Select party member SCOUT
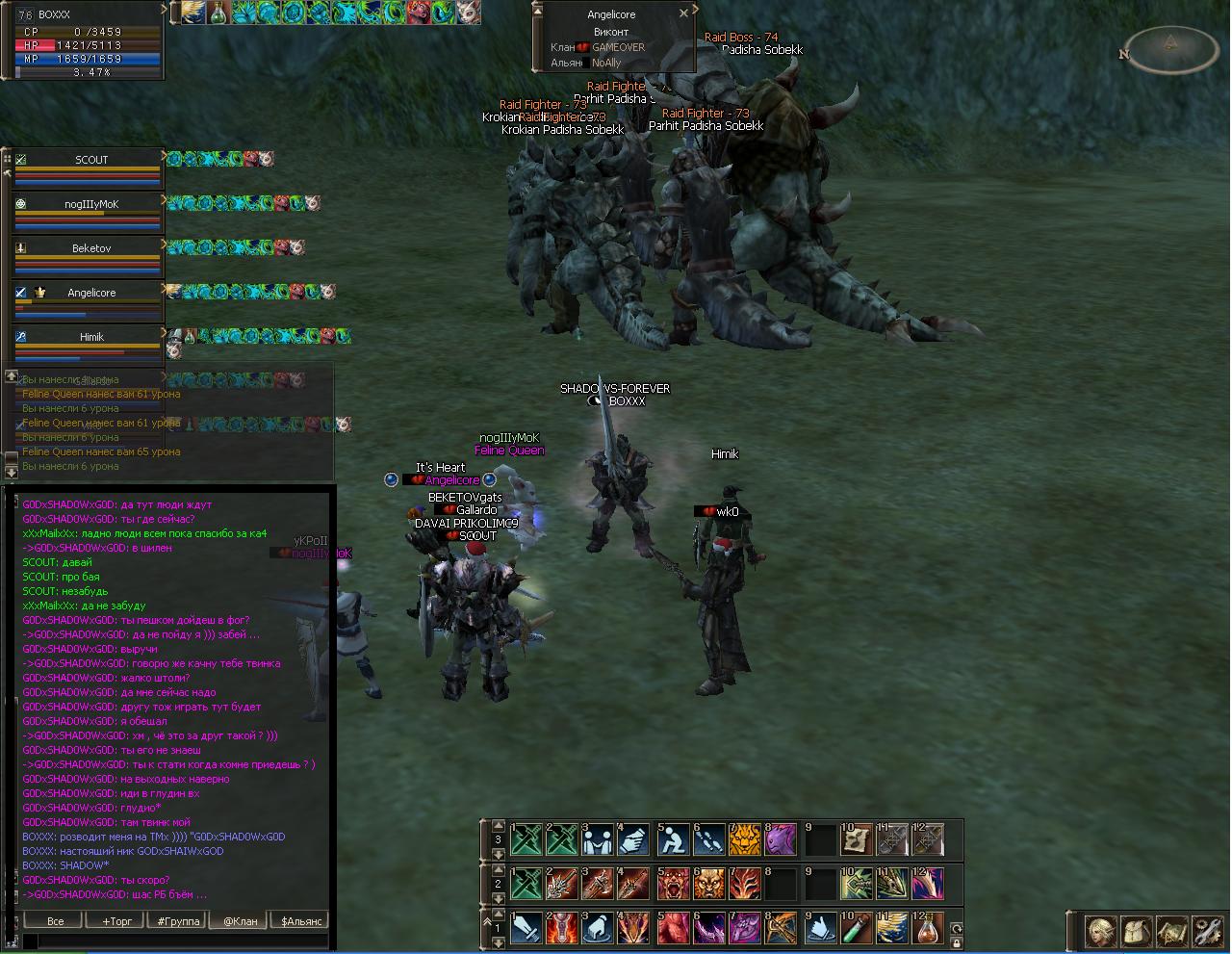Viewport: 1232px width, 954px height. point(90,161)
